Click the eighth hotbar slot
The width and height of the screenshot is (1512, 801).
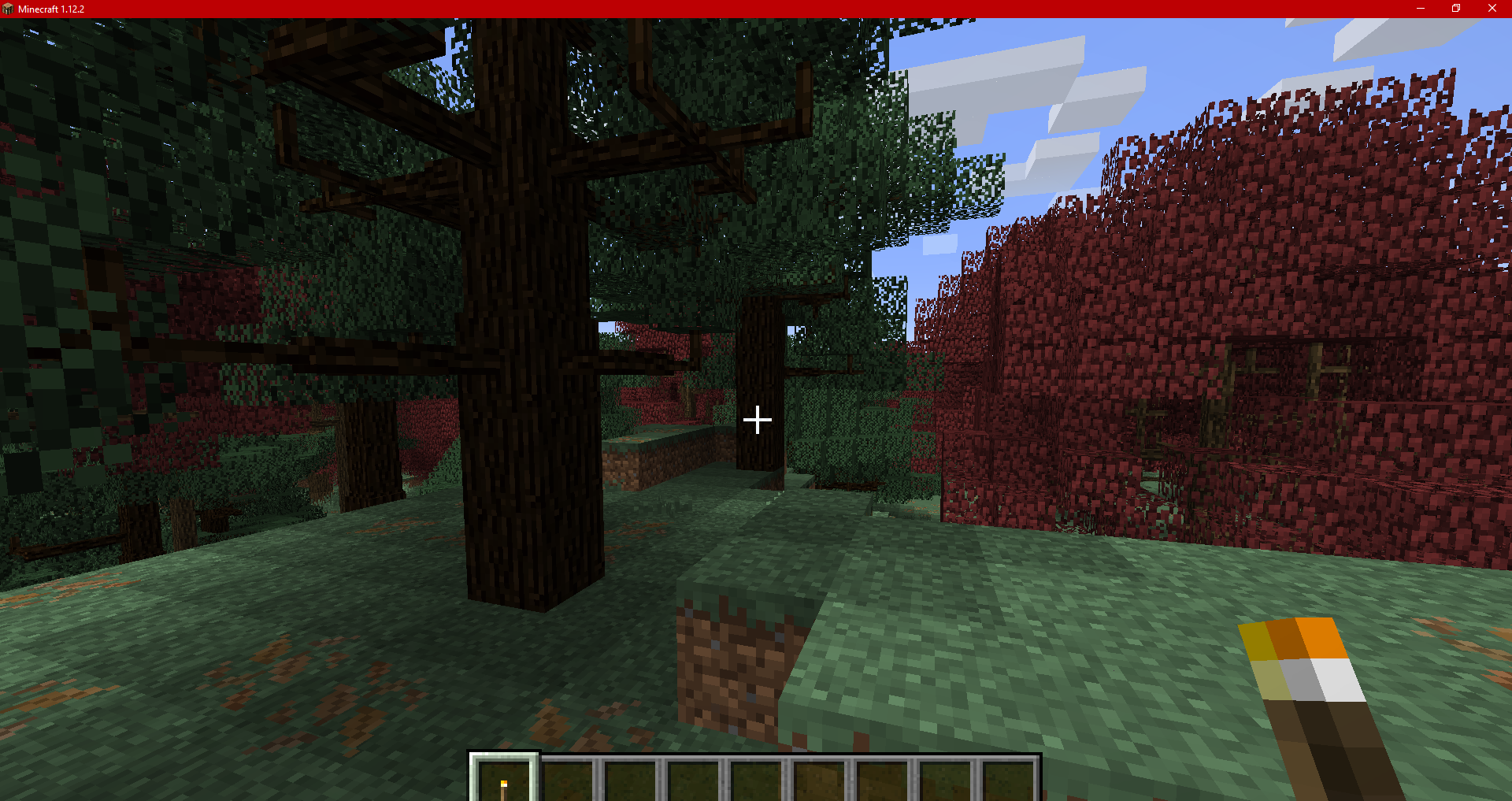(946, 780)
